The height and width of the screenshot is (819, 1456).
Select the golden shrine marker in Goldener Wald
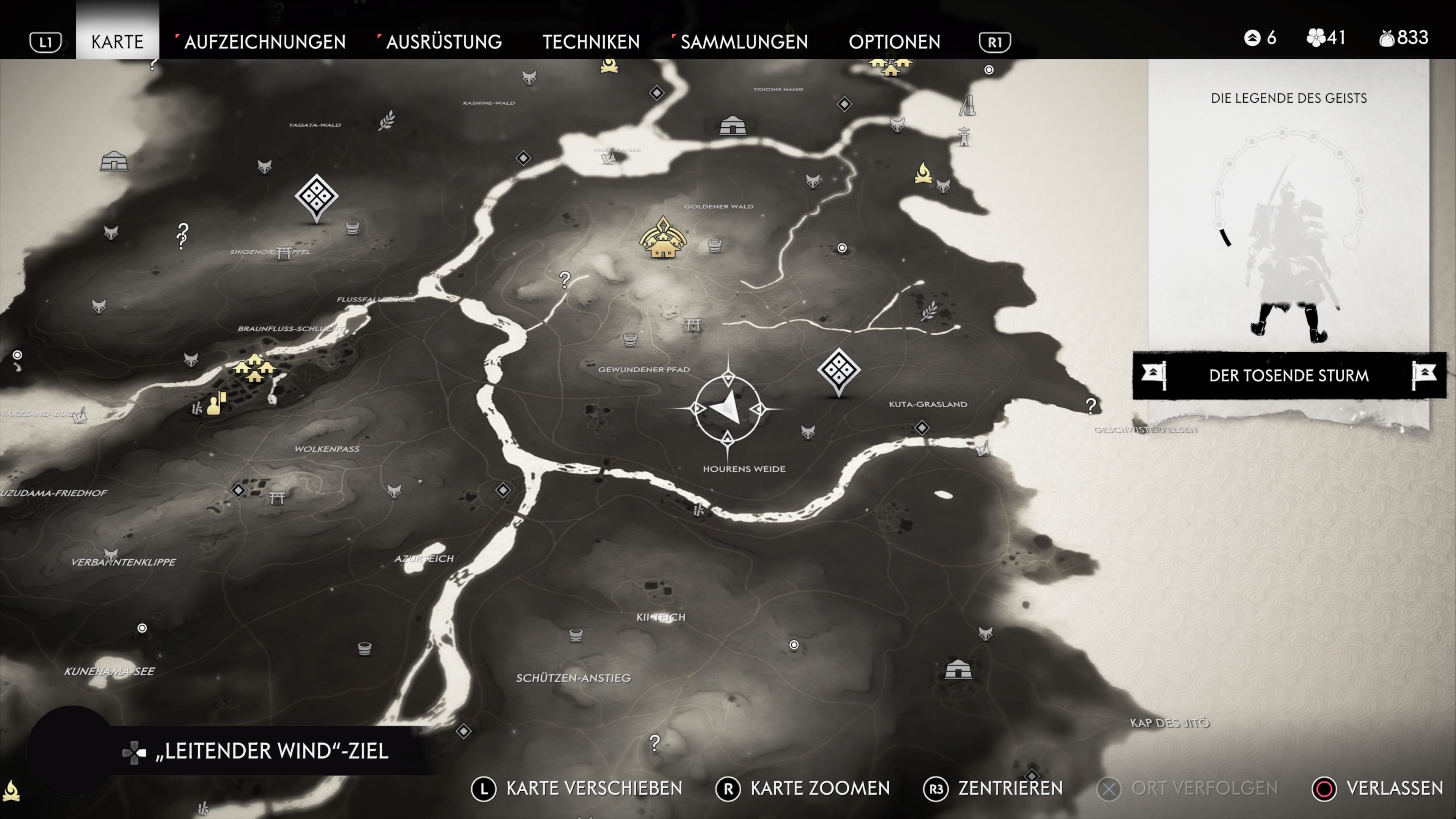click(x=662, y=238)
